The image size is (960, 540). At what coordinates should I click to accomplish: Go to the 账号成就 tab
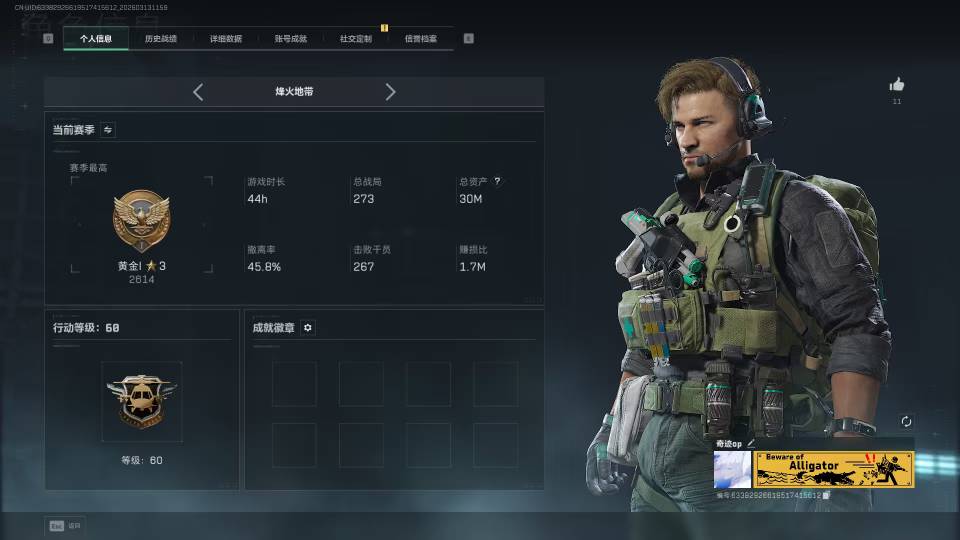[291, 39]
